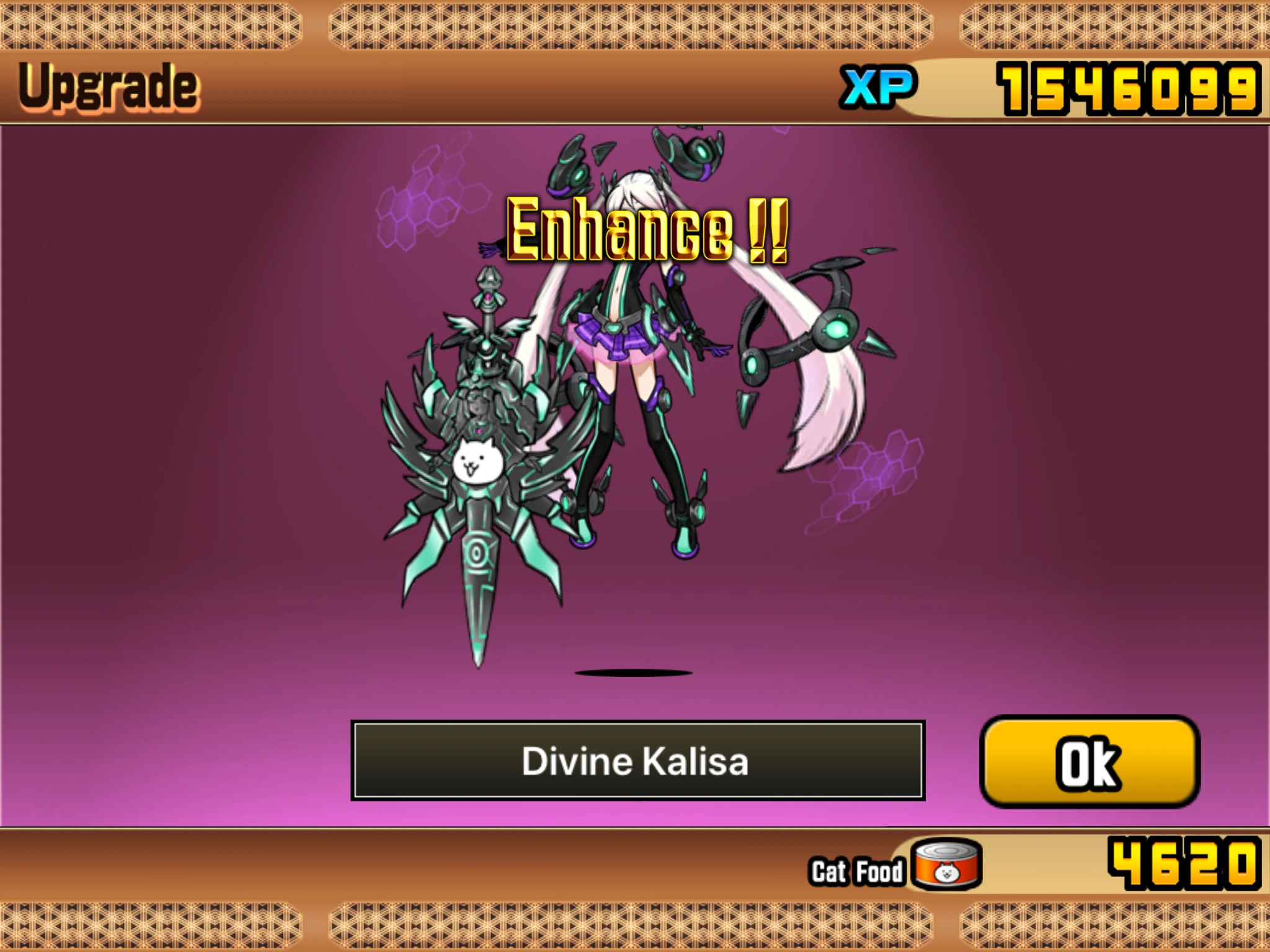Viewport: 1270px width, 952px height.
Task: Click the Upgrade screen title
Action: click(x=109, y=87)
